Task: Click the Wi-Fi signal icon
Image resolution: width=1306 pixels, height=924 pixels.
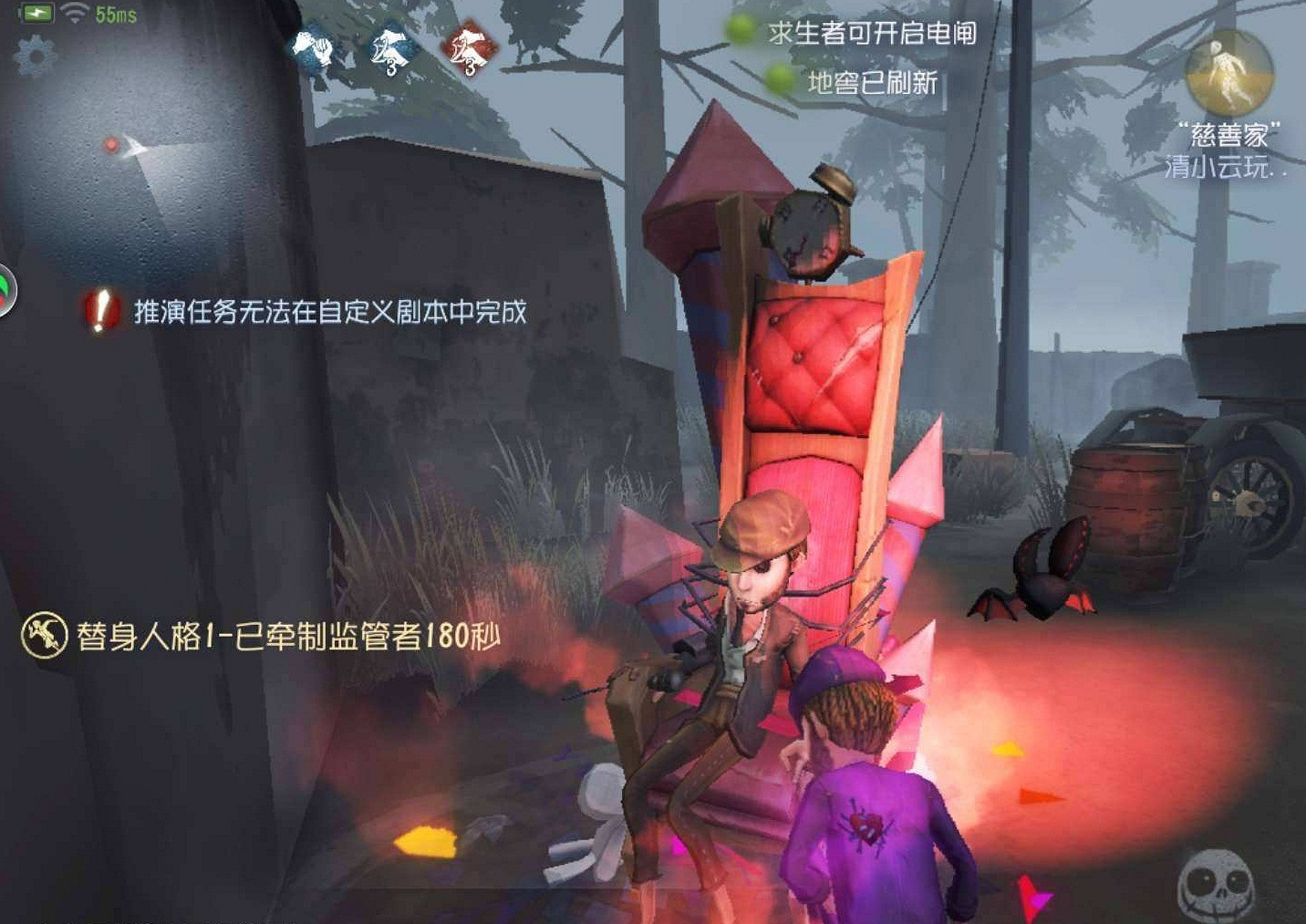Action: point(73,12)
